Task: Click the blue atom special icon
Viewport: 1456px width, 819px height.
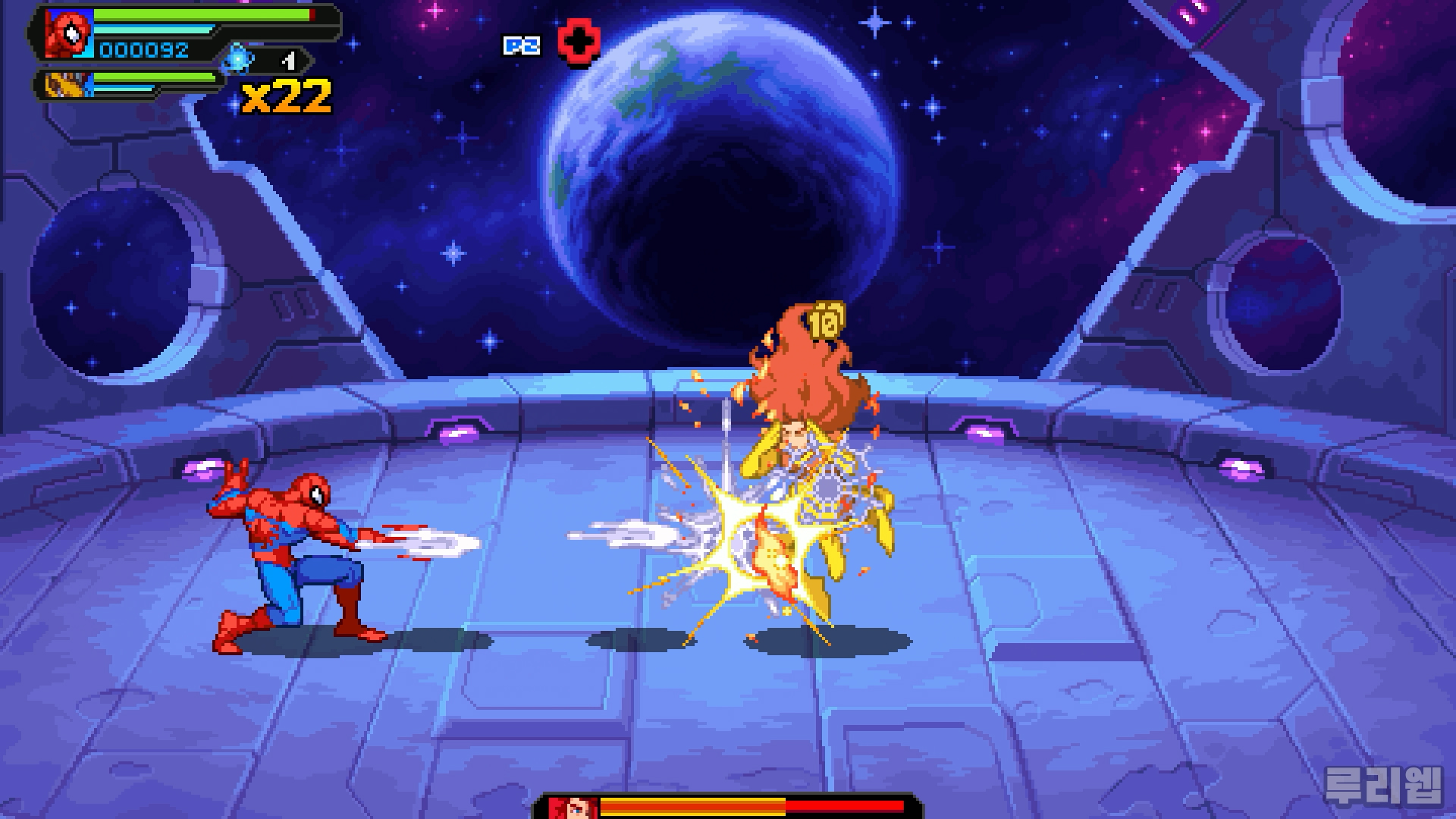Action: click(237, 58)
